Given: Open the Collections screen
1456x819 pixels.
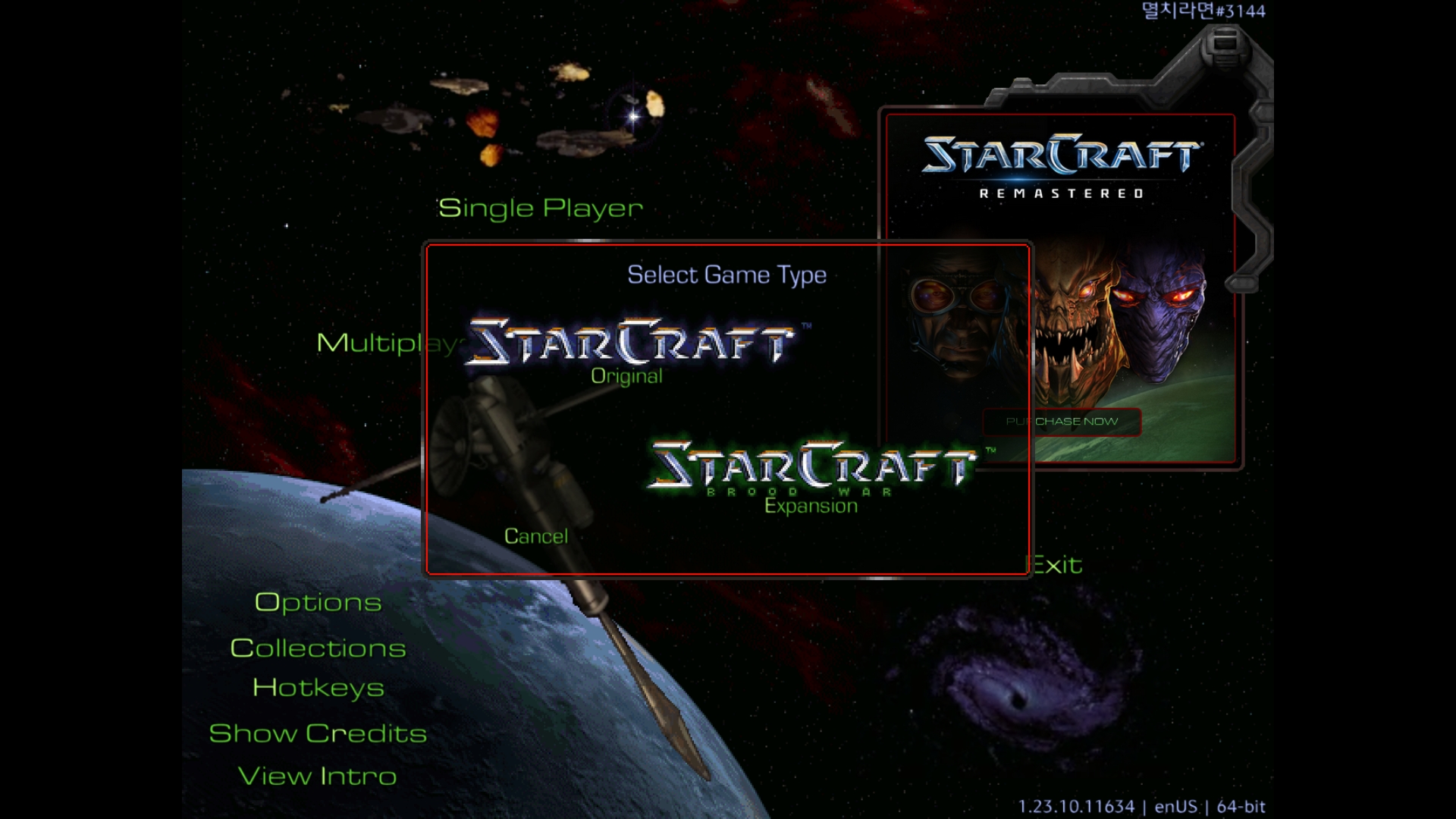Looking at the screenshot, I should [x=318, y=648].
